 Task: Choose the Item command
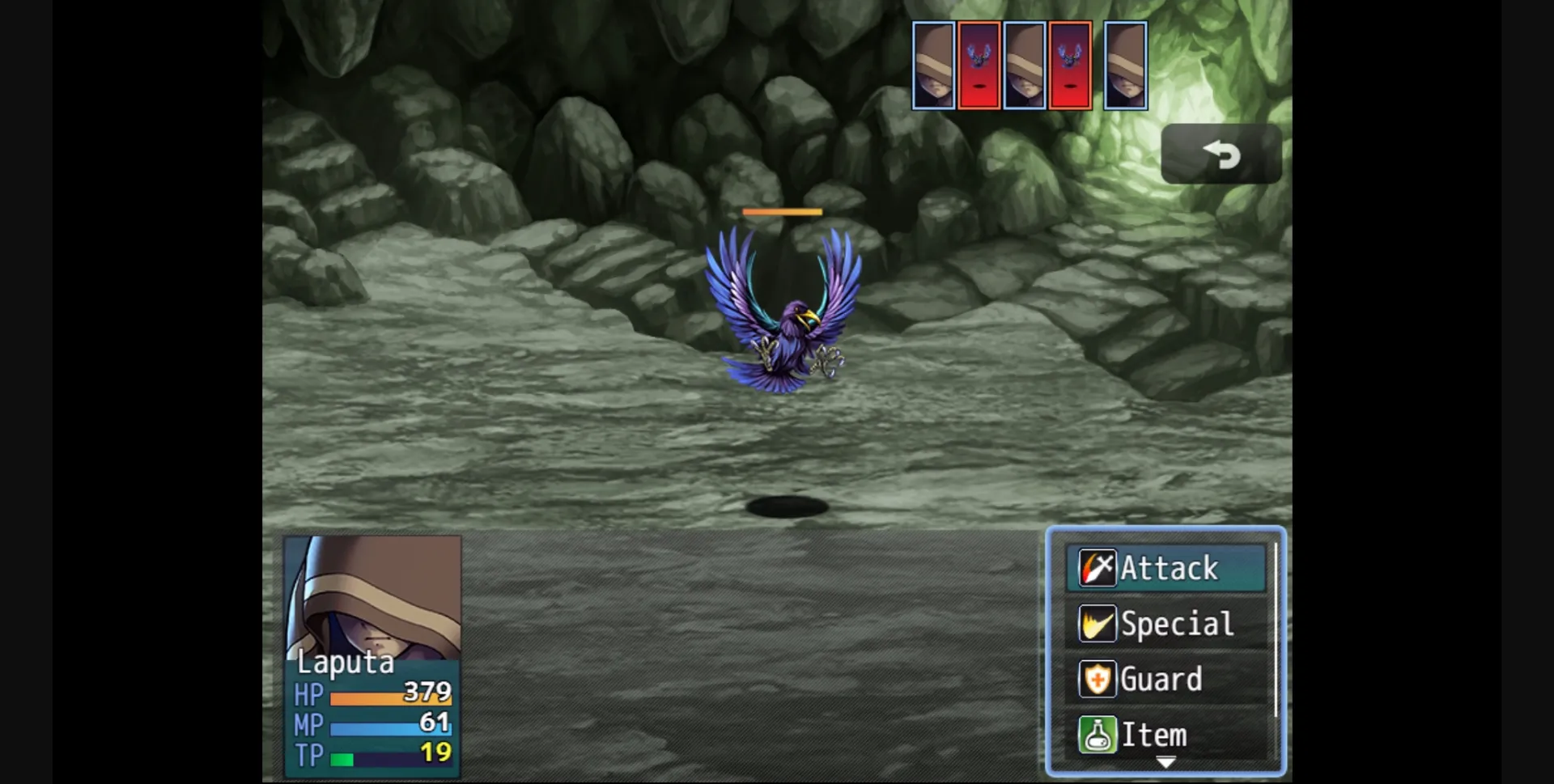1157,735
